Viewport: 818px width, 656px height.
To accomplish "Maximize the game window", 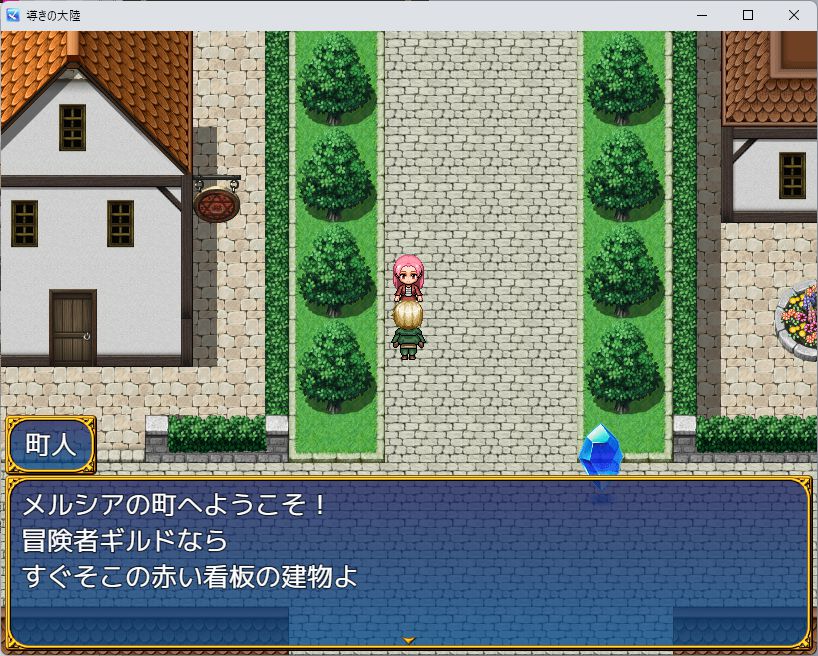I will click(747, 15).
